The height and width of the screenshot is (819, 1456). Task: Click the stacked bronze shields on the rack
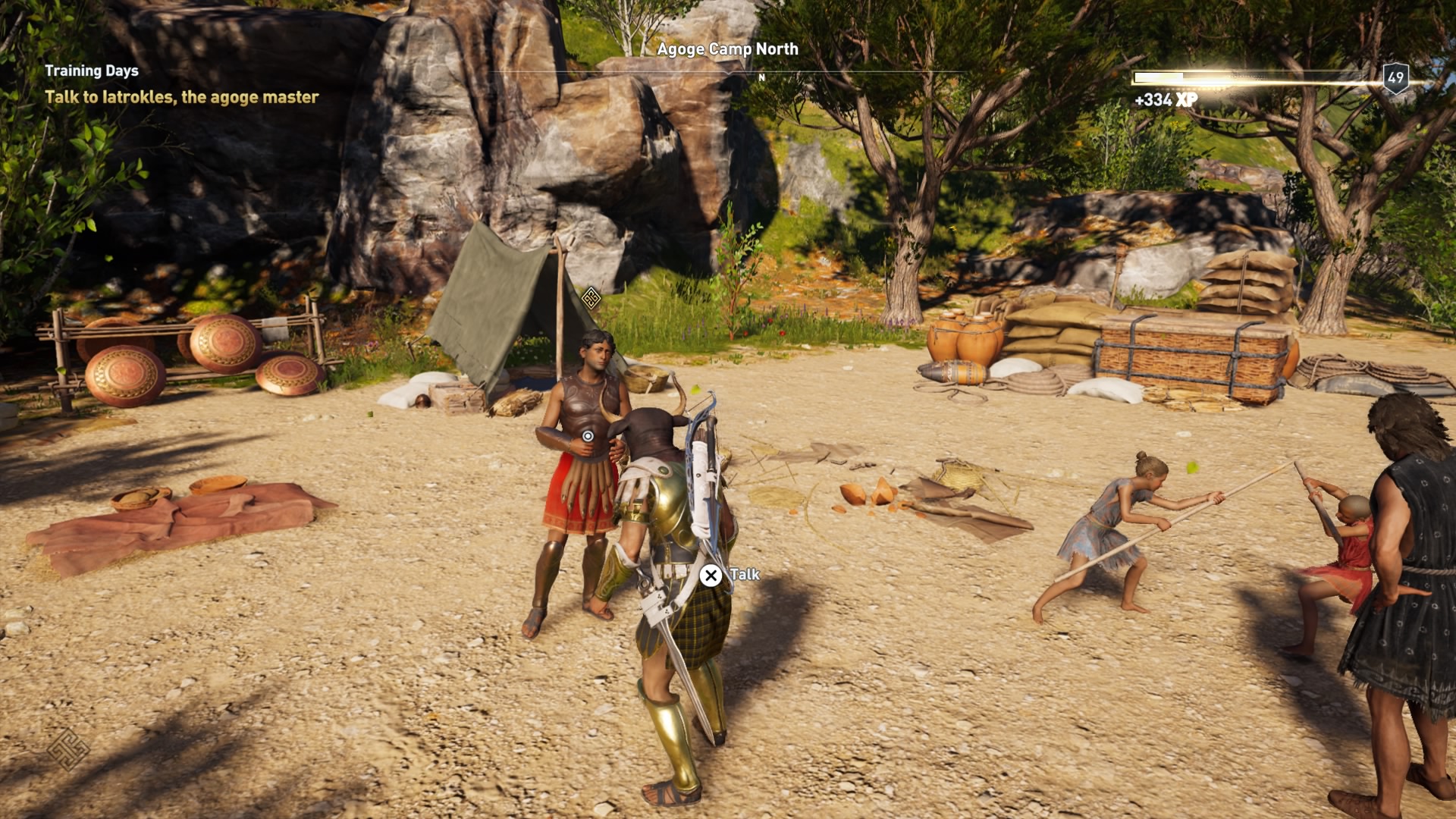pos(174,356)
